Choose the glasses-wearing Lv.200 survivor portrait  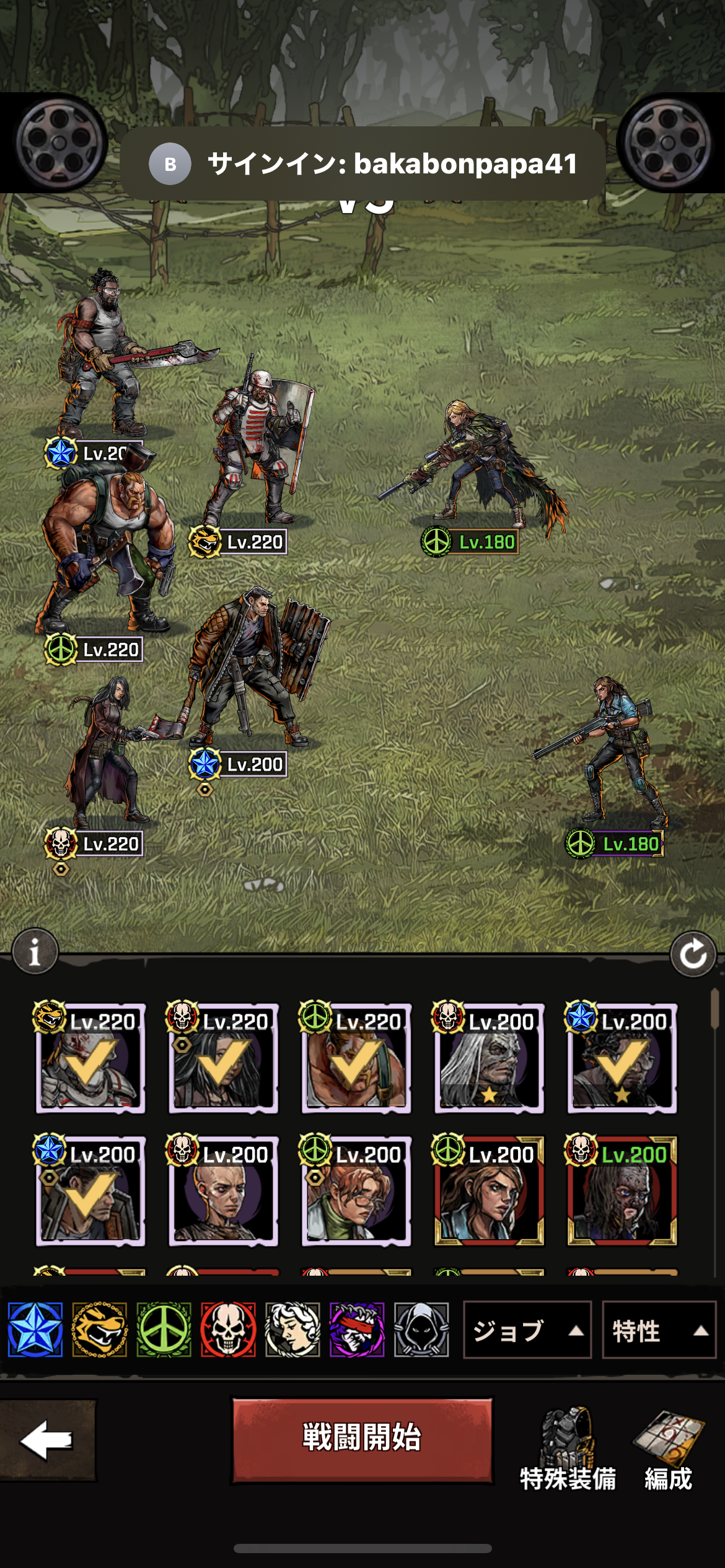point(356,1193)
